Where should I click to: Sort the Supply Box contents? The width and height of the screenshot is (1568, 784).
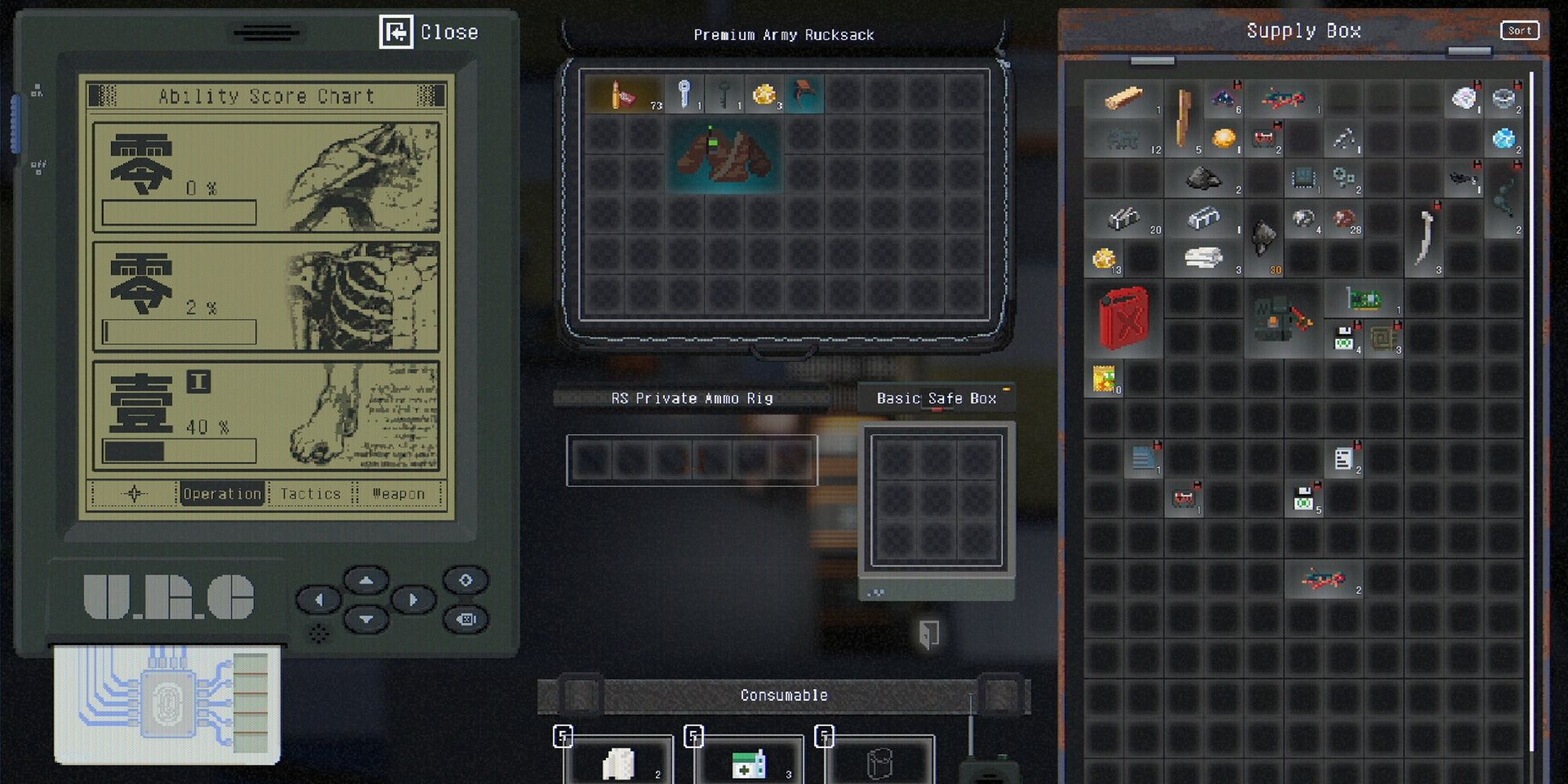pos(1519,31)
